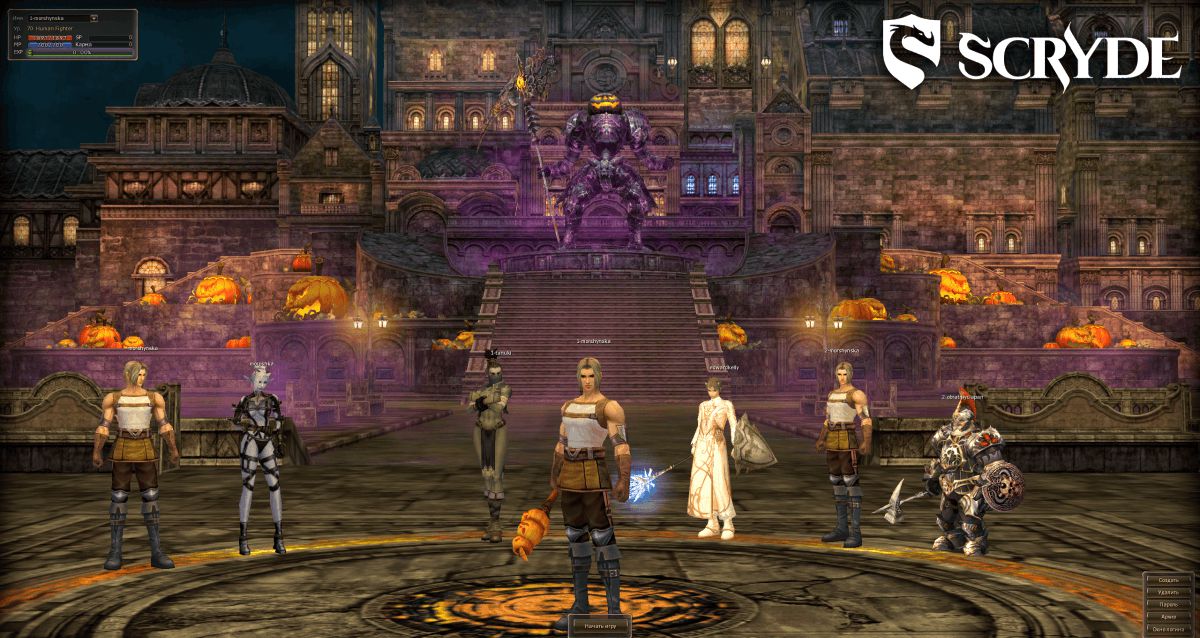Click Создать to create a character

pyautogui.click(x=1169, y=580)
